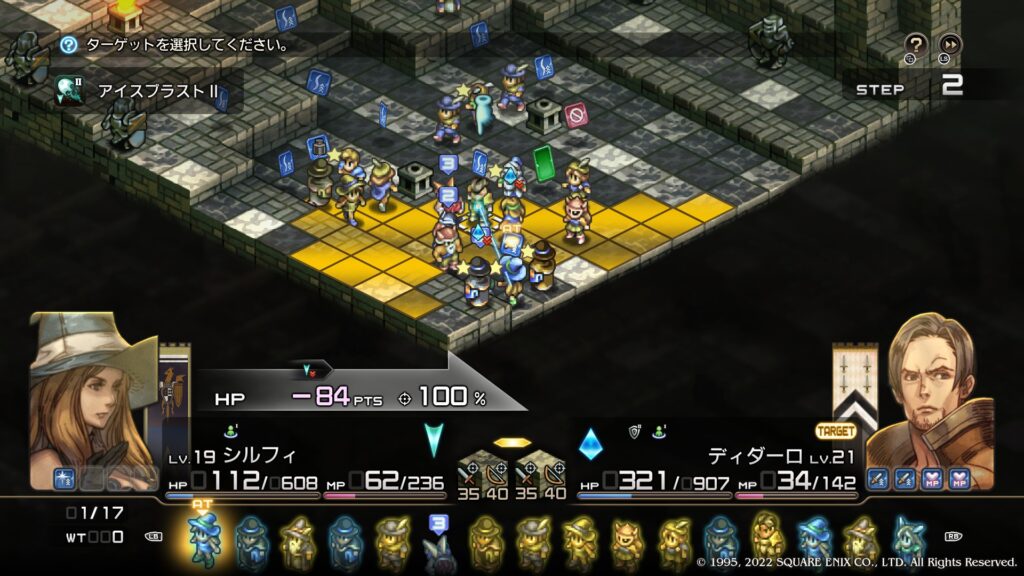The image size is (1024, 576).
Task: Select the Ice Blast II spell icon
Action: [x=69, y=89]
